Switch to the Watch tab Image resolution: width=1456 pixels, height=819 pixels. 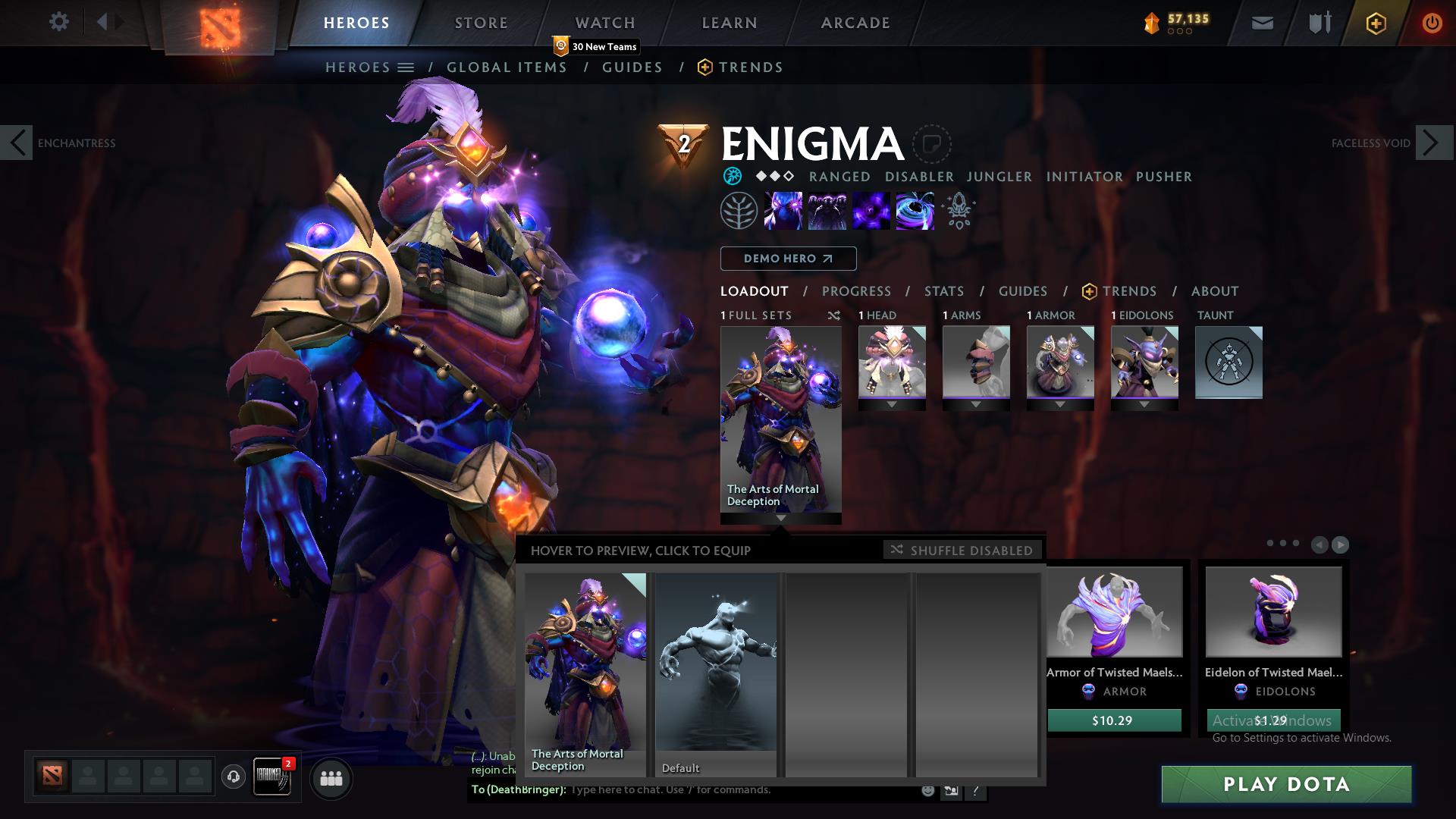coord(605,23)
